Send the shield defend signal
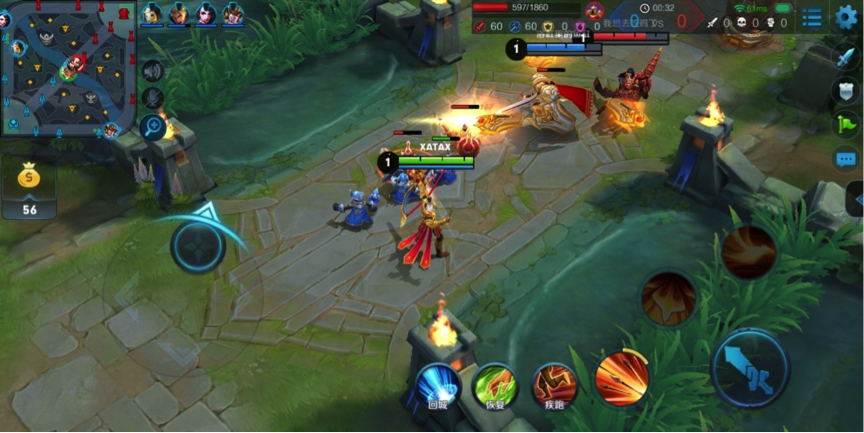Screen dimensions: 864x433 [846, 91]
